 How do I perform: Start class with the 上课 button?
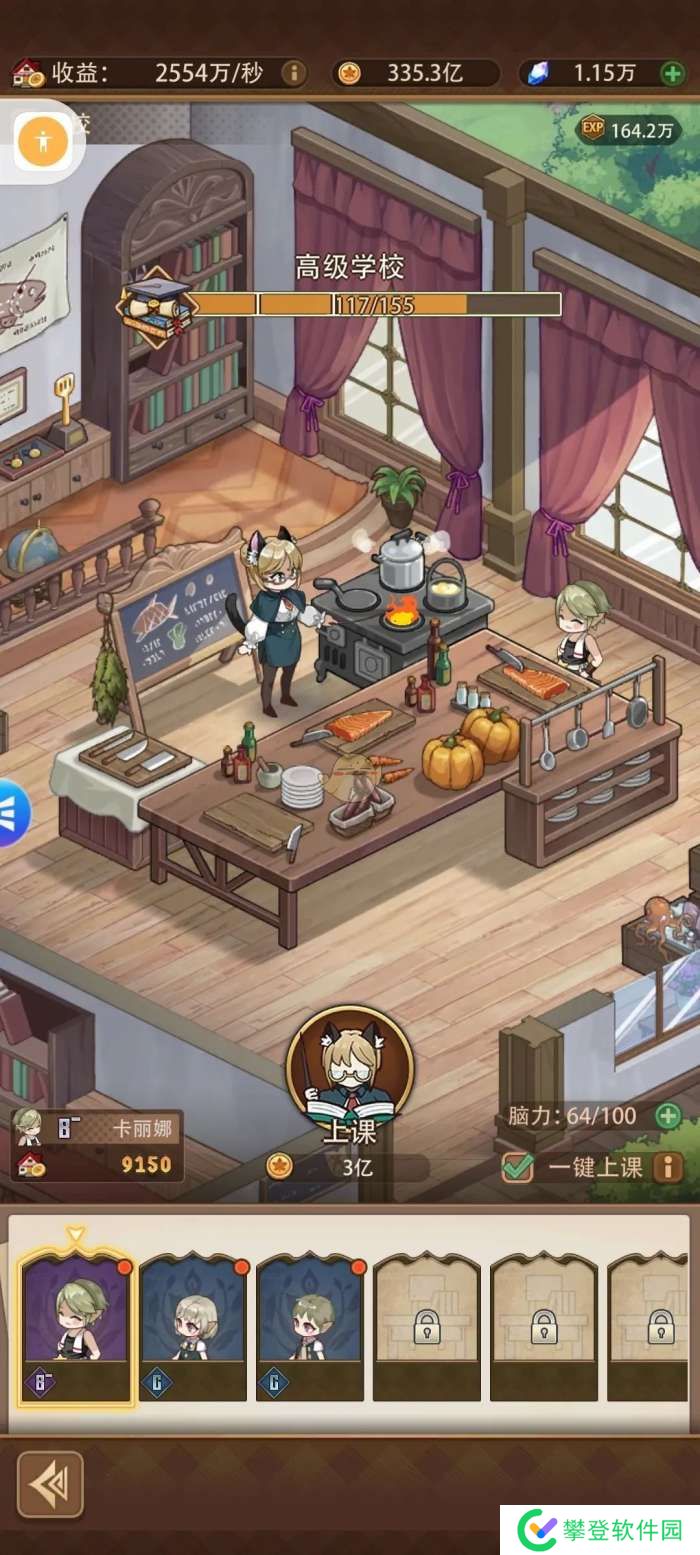click(x=349, y=1078)
